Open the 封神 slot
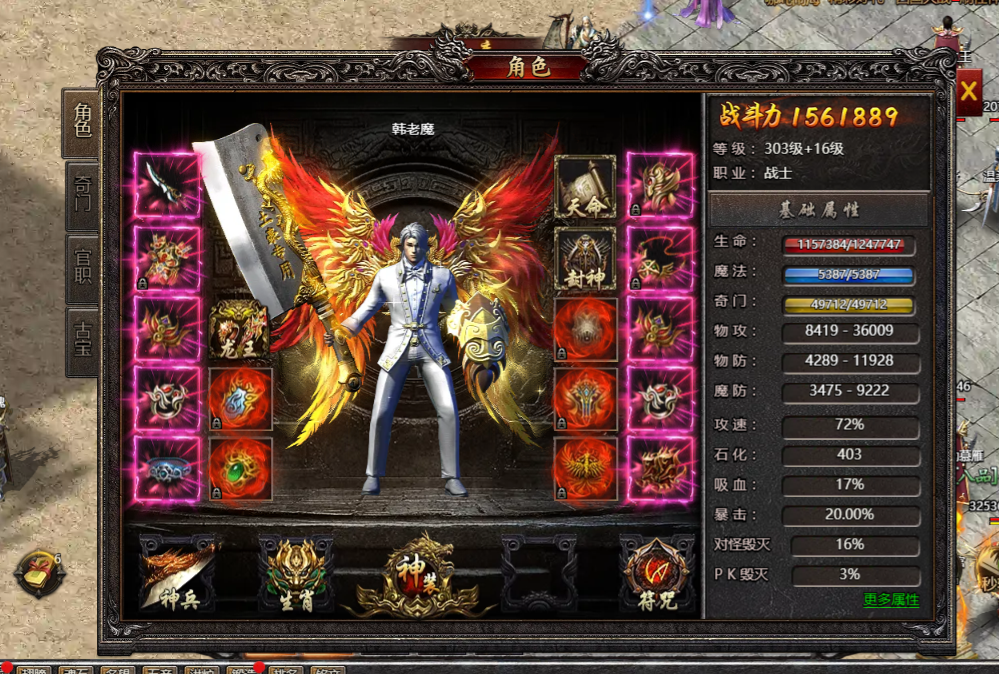999x674 pixels. click(x=585, y=257)
